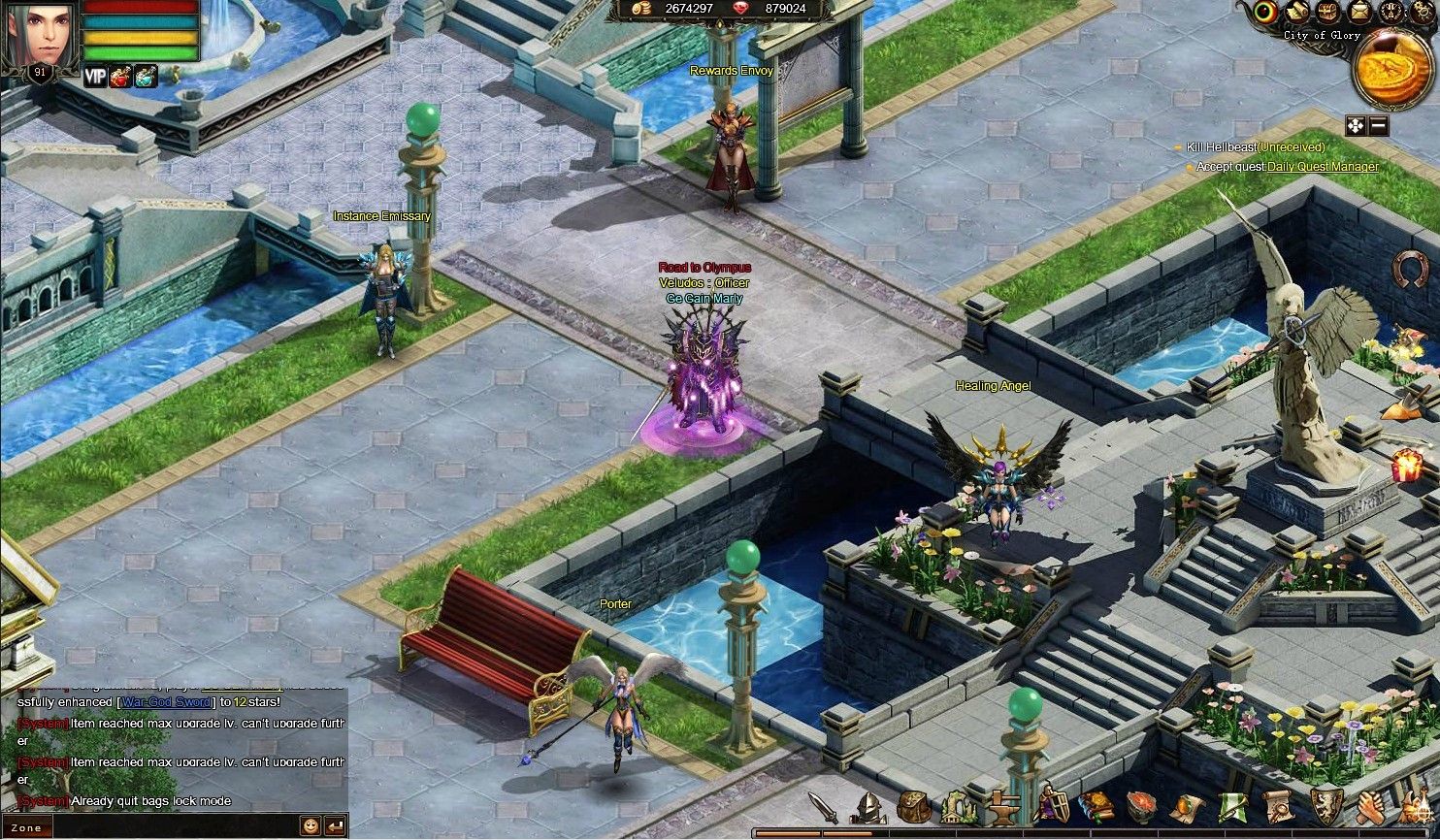Open the sword icon in bottom toolbar

[x=823, y=806]
